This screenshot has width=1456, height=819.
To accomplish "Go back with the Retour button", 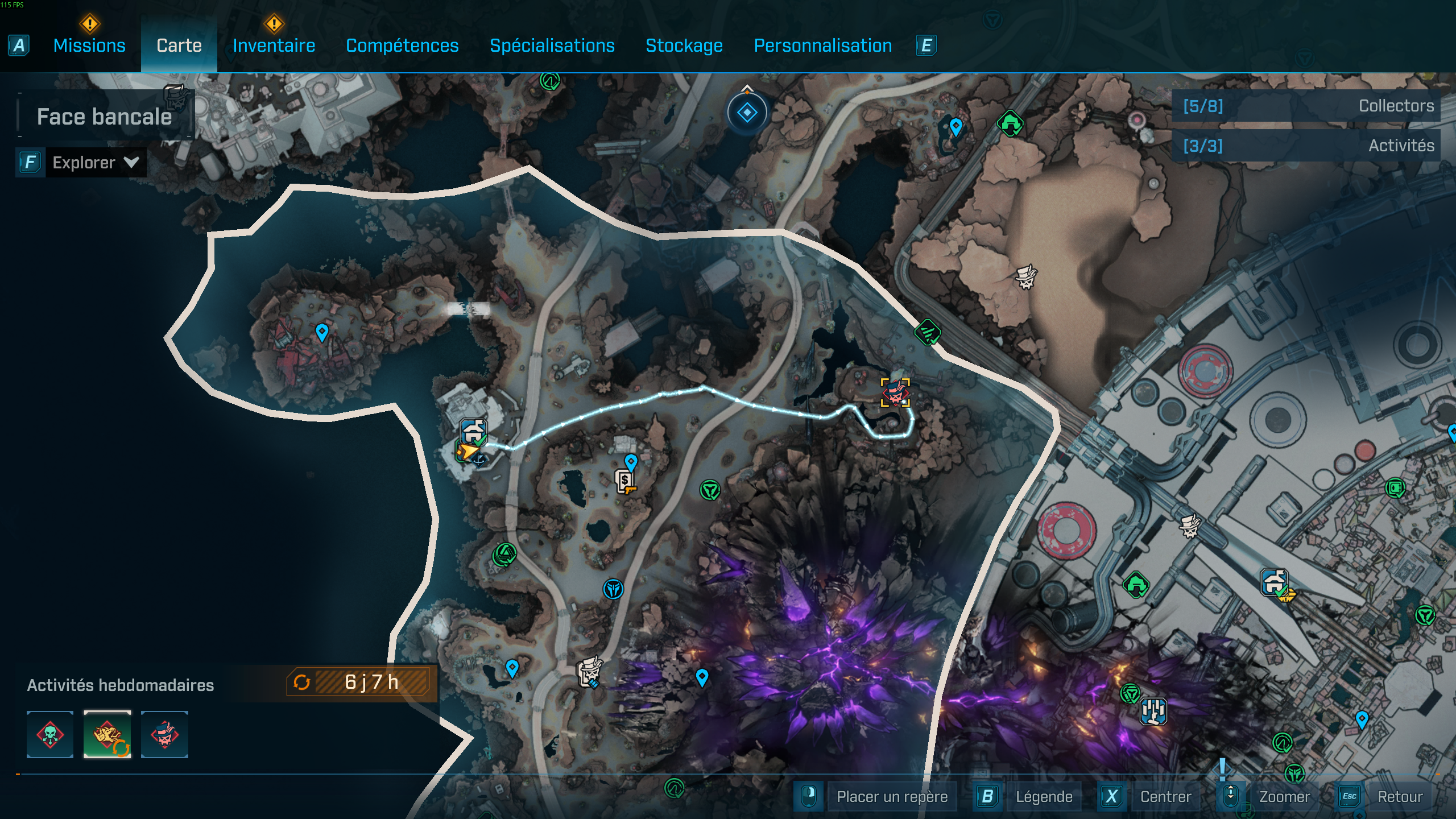I will [1400, 797].
